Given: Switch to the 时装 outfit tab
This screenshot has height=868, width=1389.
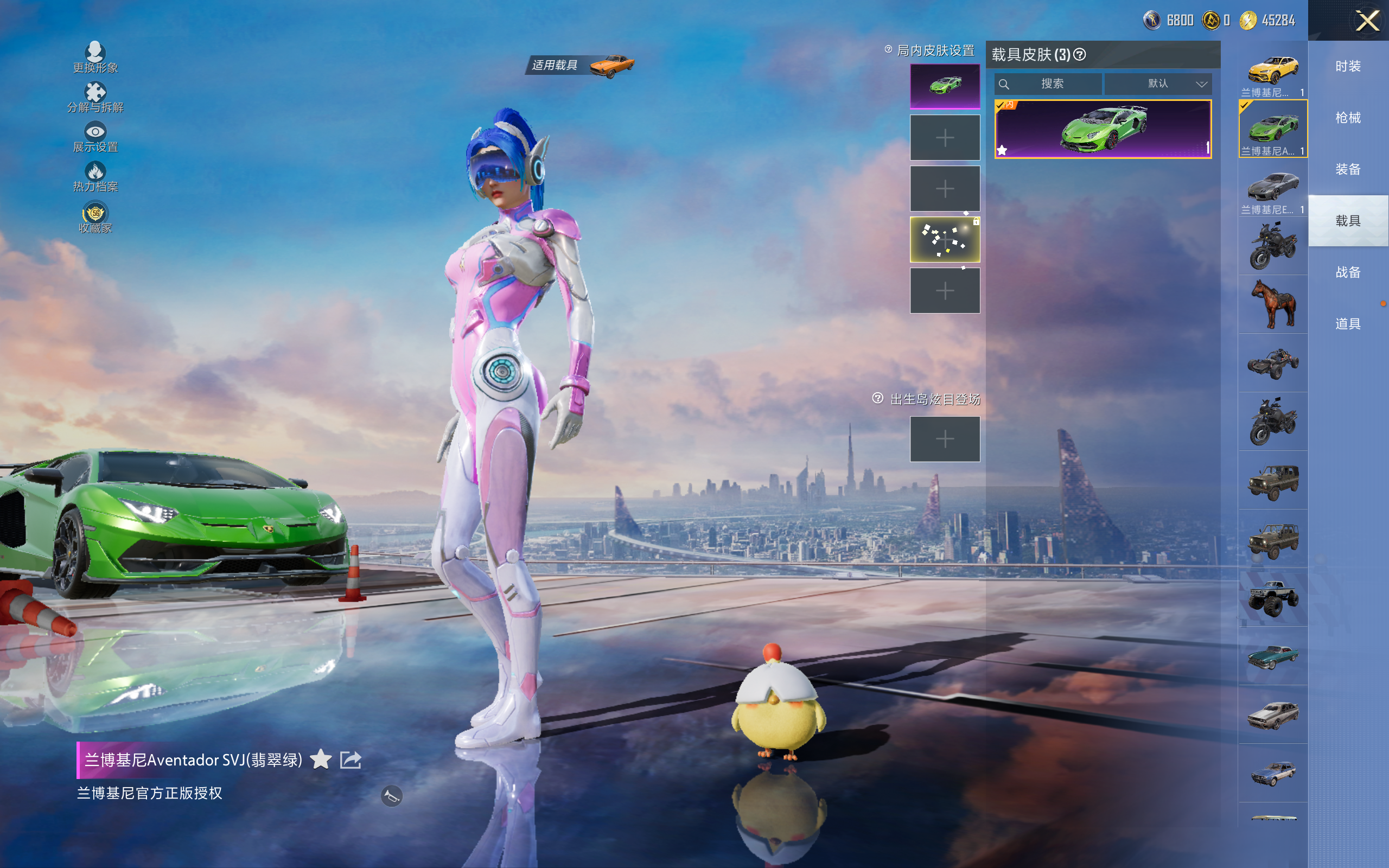Looking at the screenshot, I should [x=1348, y=66].
